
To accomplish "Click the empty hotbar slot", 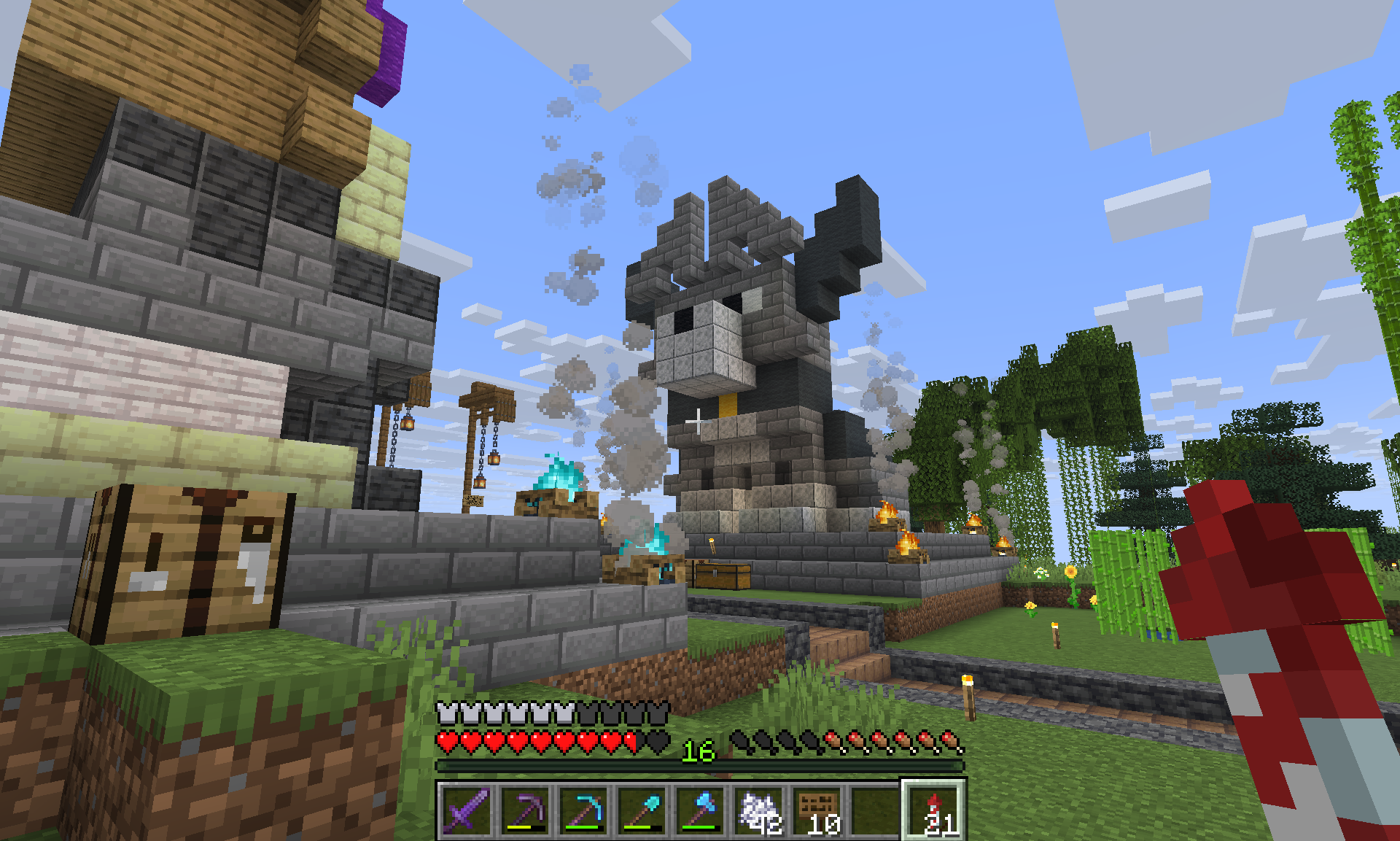I will pos(875,810).
